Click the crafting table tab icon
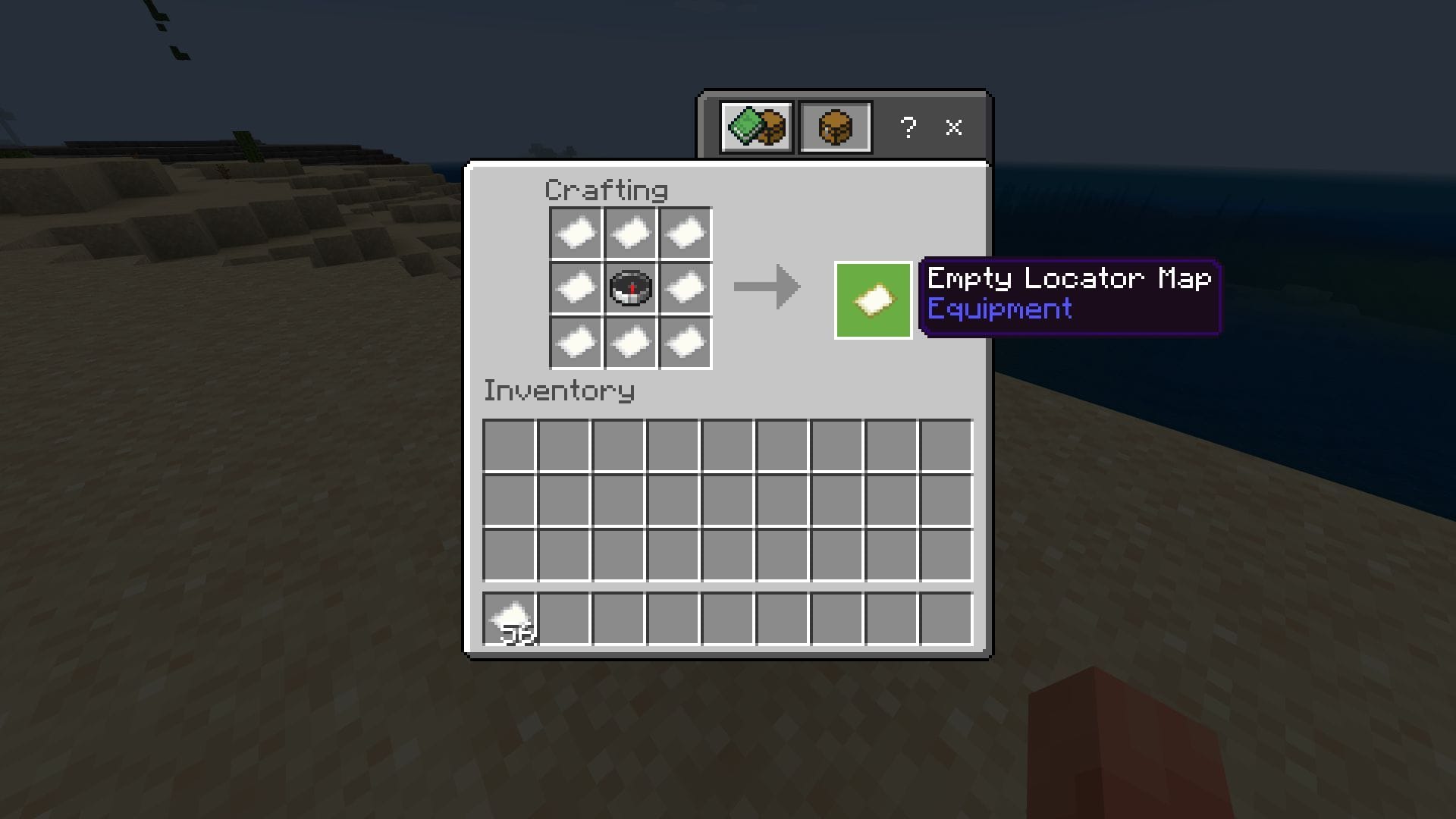The width and height of the screenshot is (1456, 819). click(834, 126)
